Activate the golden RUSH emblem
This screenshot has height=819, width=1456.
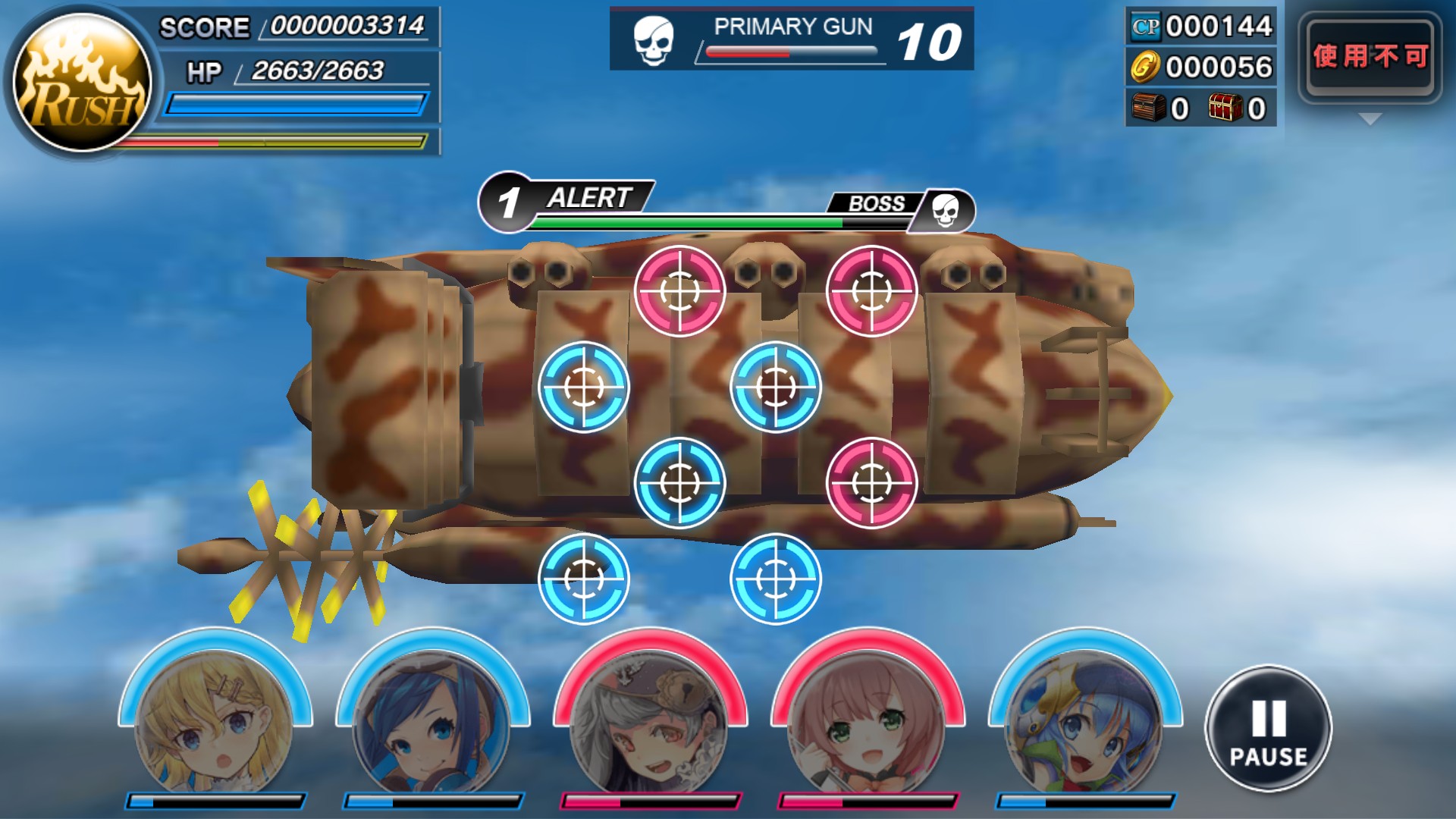pyautogui.click(x=83, y=83)
